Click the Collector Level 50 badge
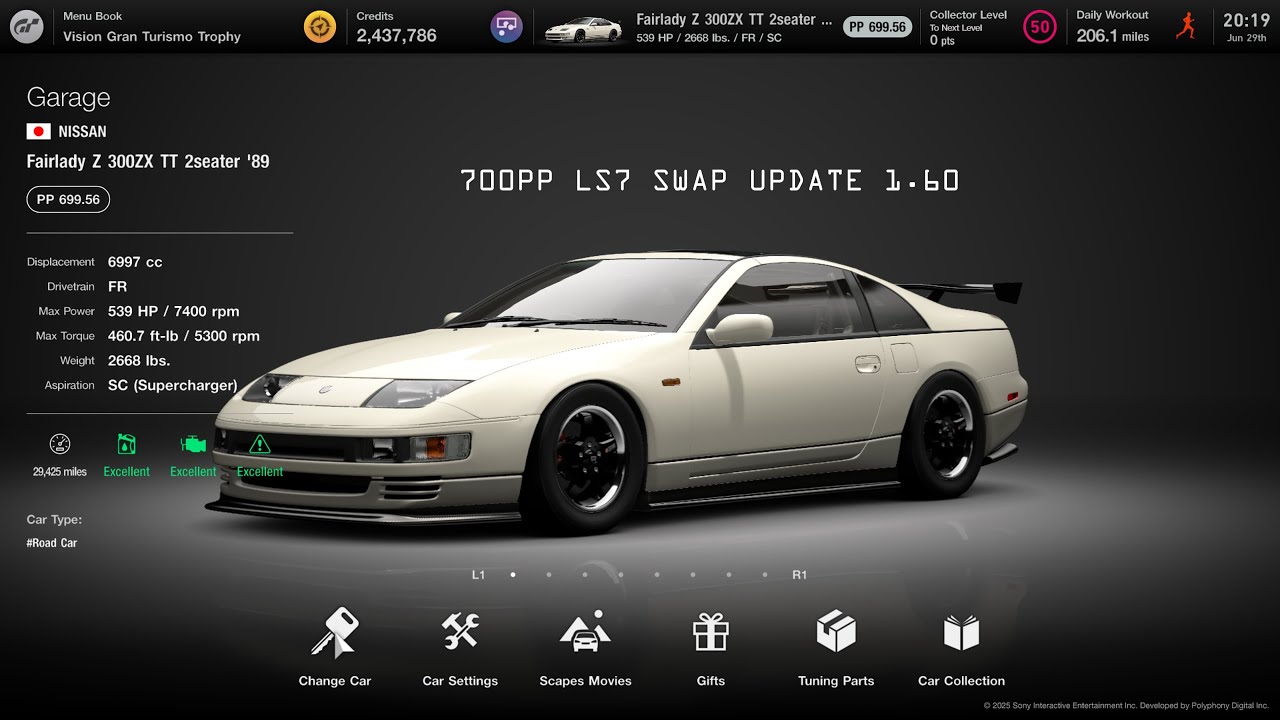Viewport: 1280px width, 720px height. coord(1039,27)
